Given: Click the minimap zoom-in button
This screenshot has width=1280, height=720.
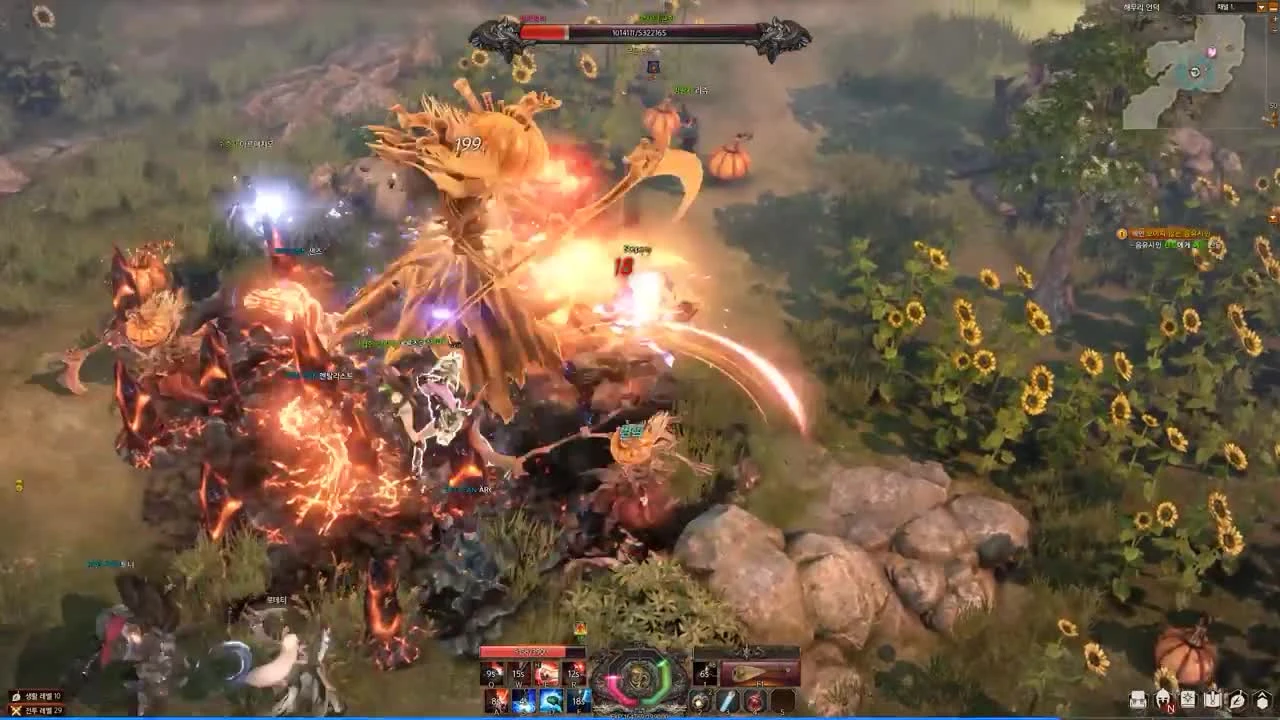Looking at the screenshot, I should click(1275, 19).
